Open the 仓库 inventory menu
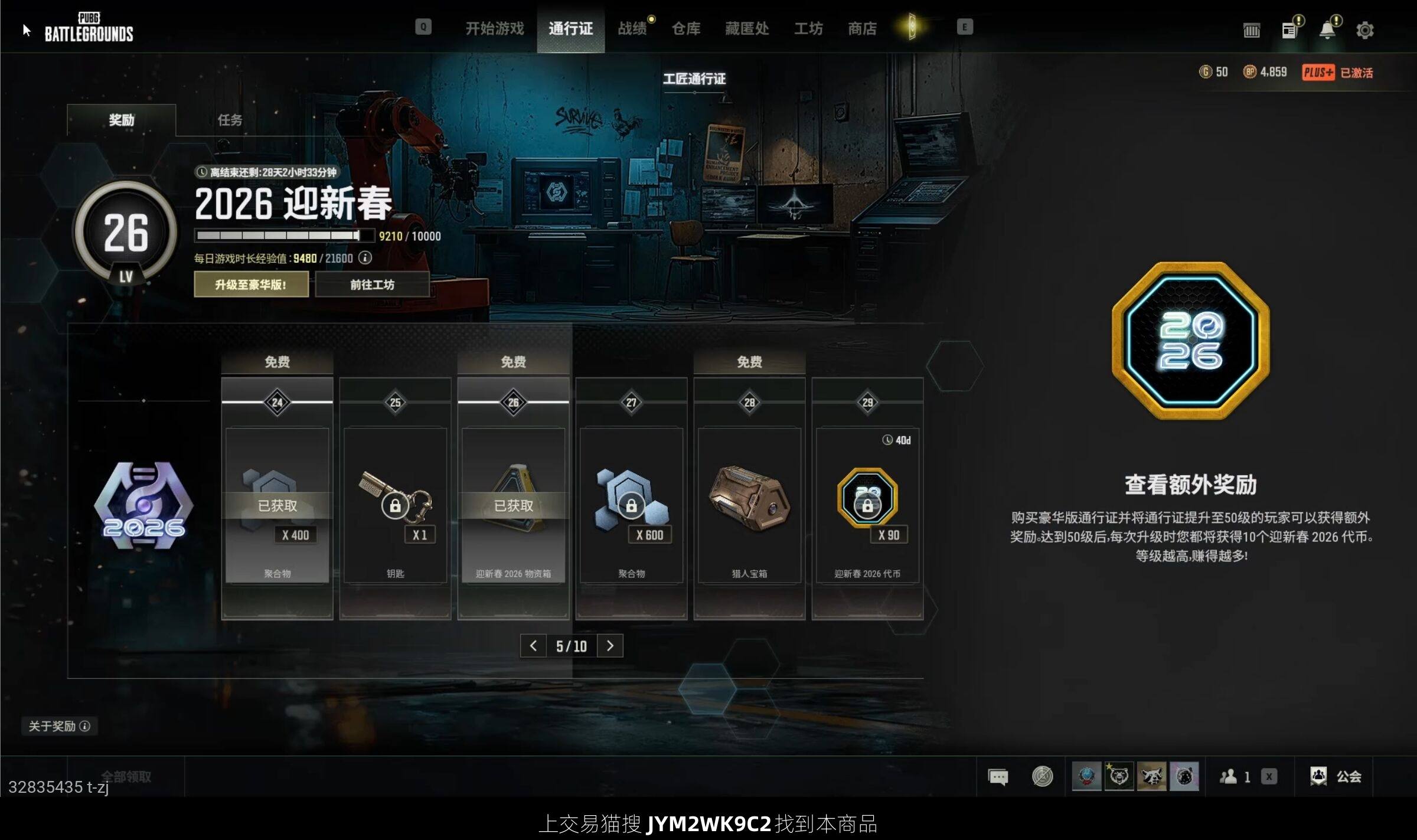 [x=685, y=28]
